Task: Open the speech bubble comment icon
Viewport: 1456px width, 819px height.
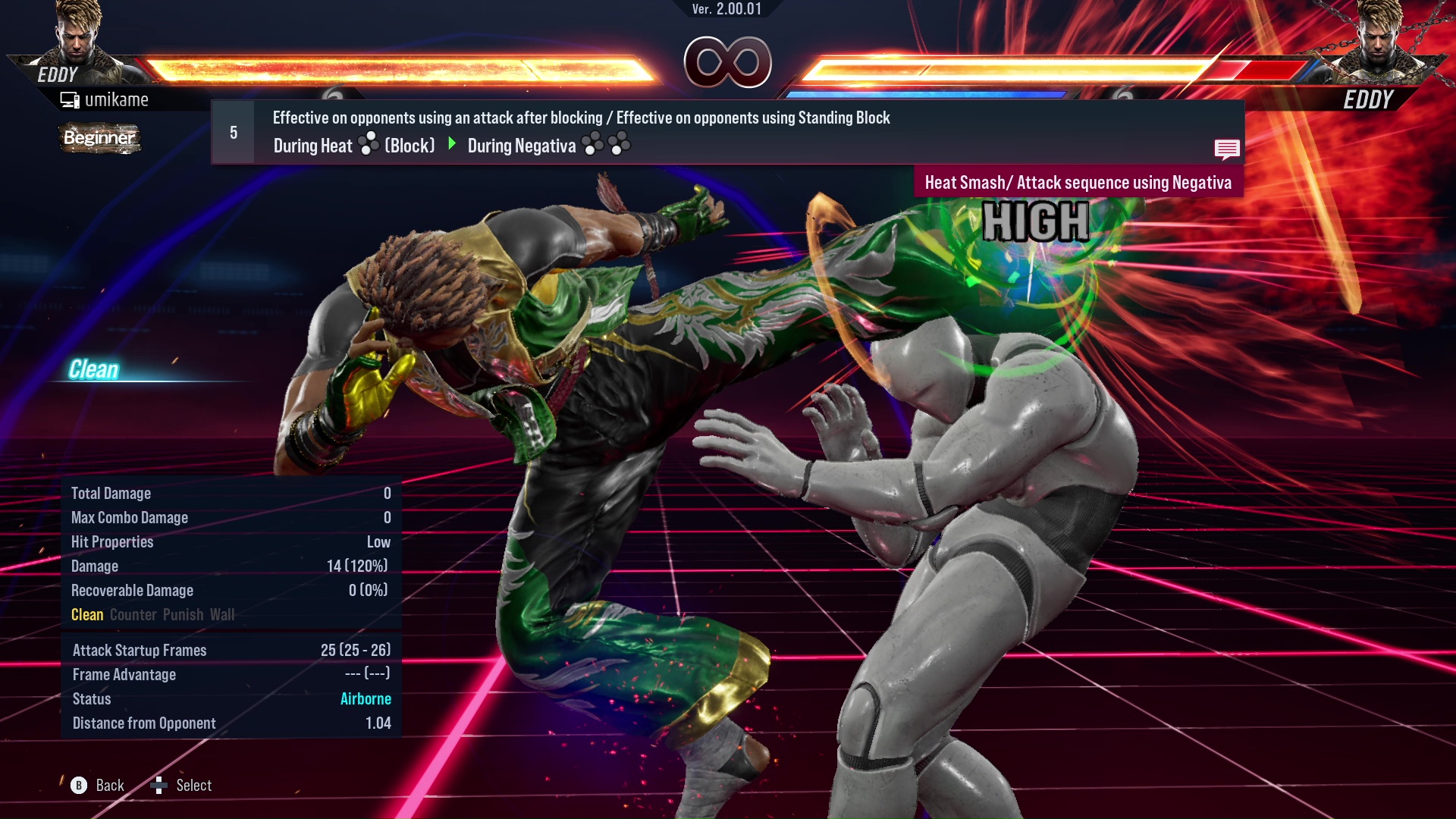Action: [x=1226, y=149]
